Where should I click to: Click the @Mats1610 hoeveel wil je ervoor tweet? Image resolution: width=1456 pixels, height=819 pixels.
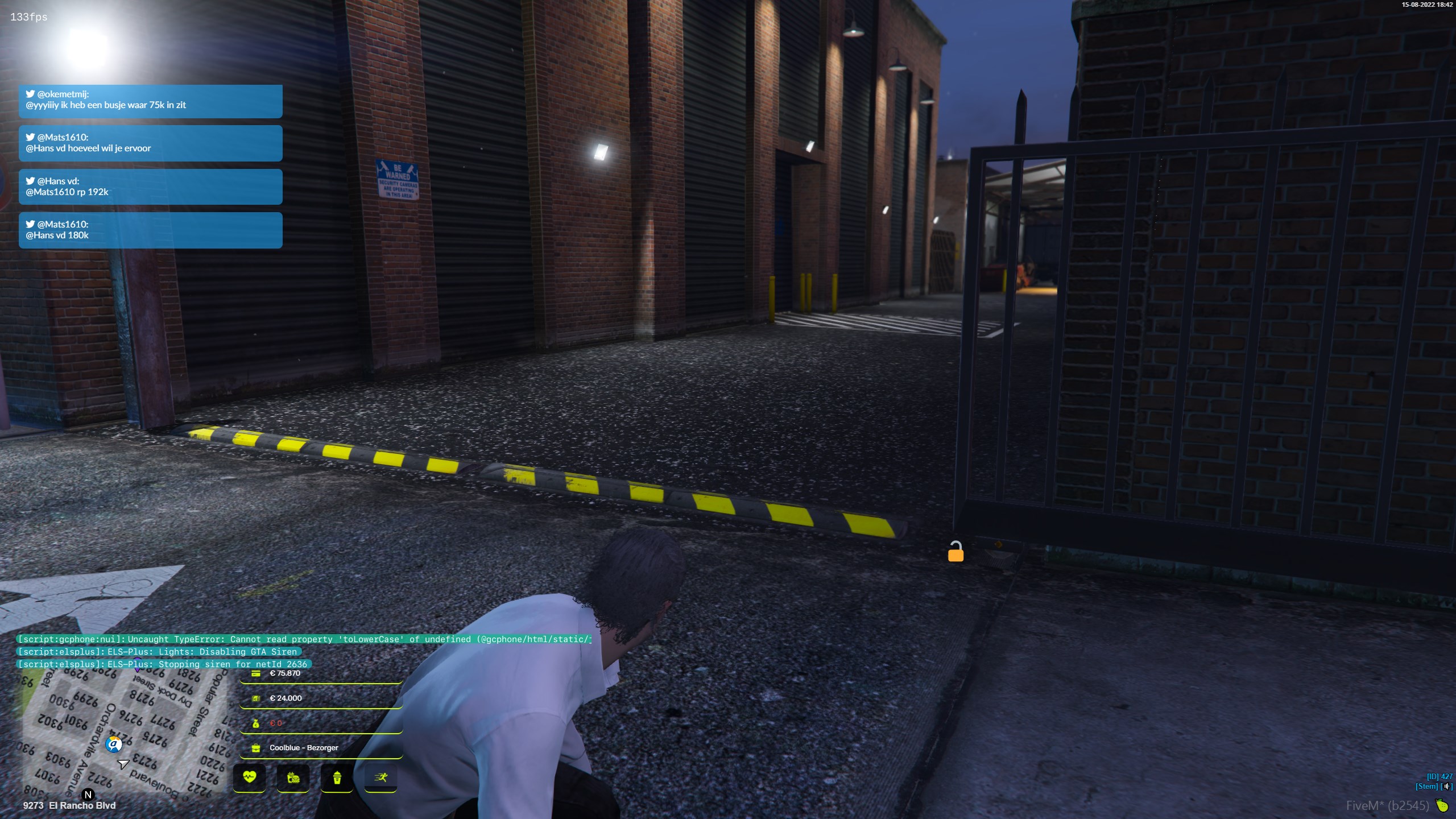pos(150,143)
